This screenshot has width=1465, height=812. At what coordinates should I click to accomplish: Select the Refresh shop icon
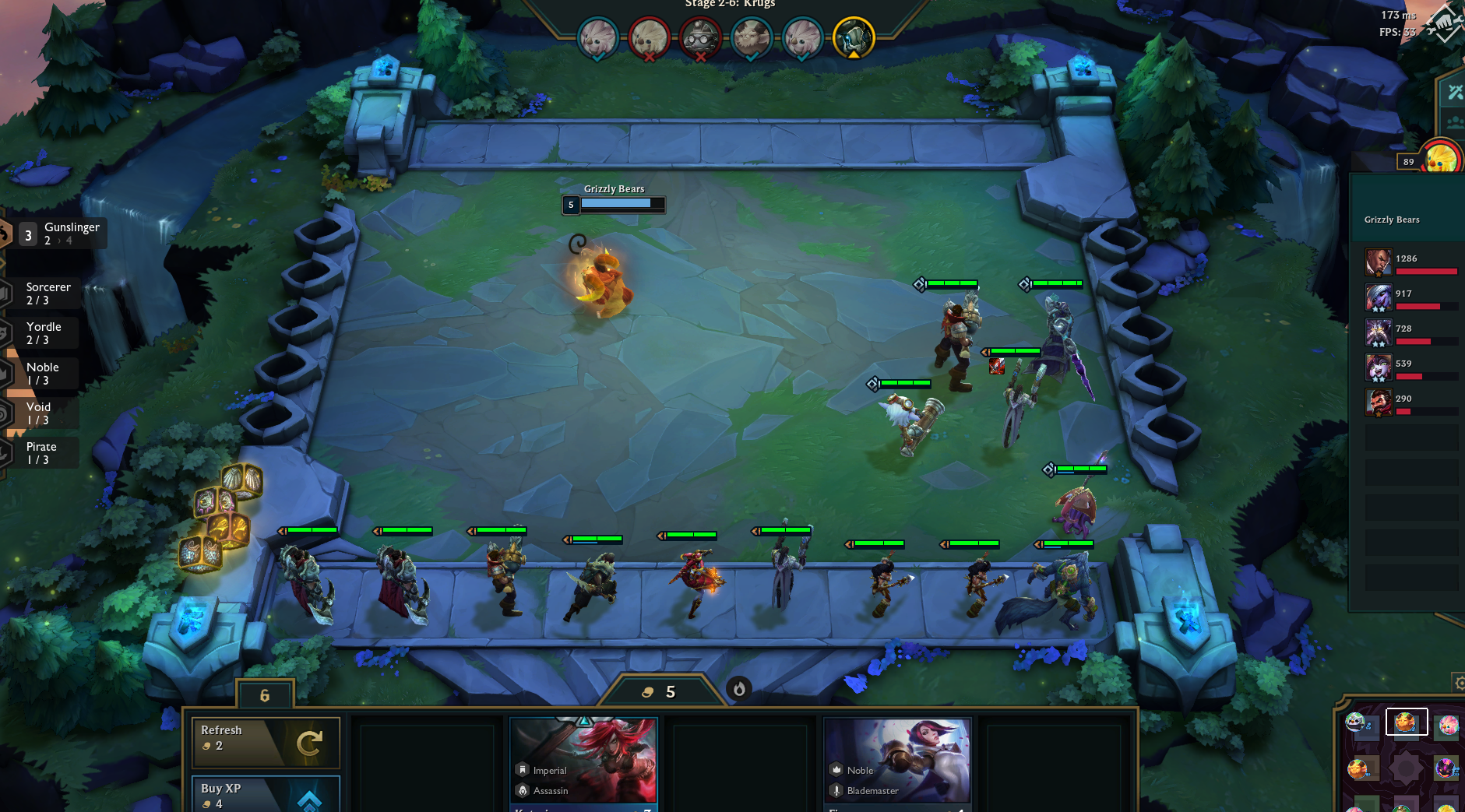(309, 742)
